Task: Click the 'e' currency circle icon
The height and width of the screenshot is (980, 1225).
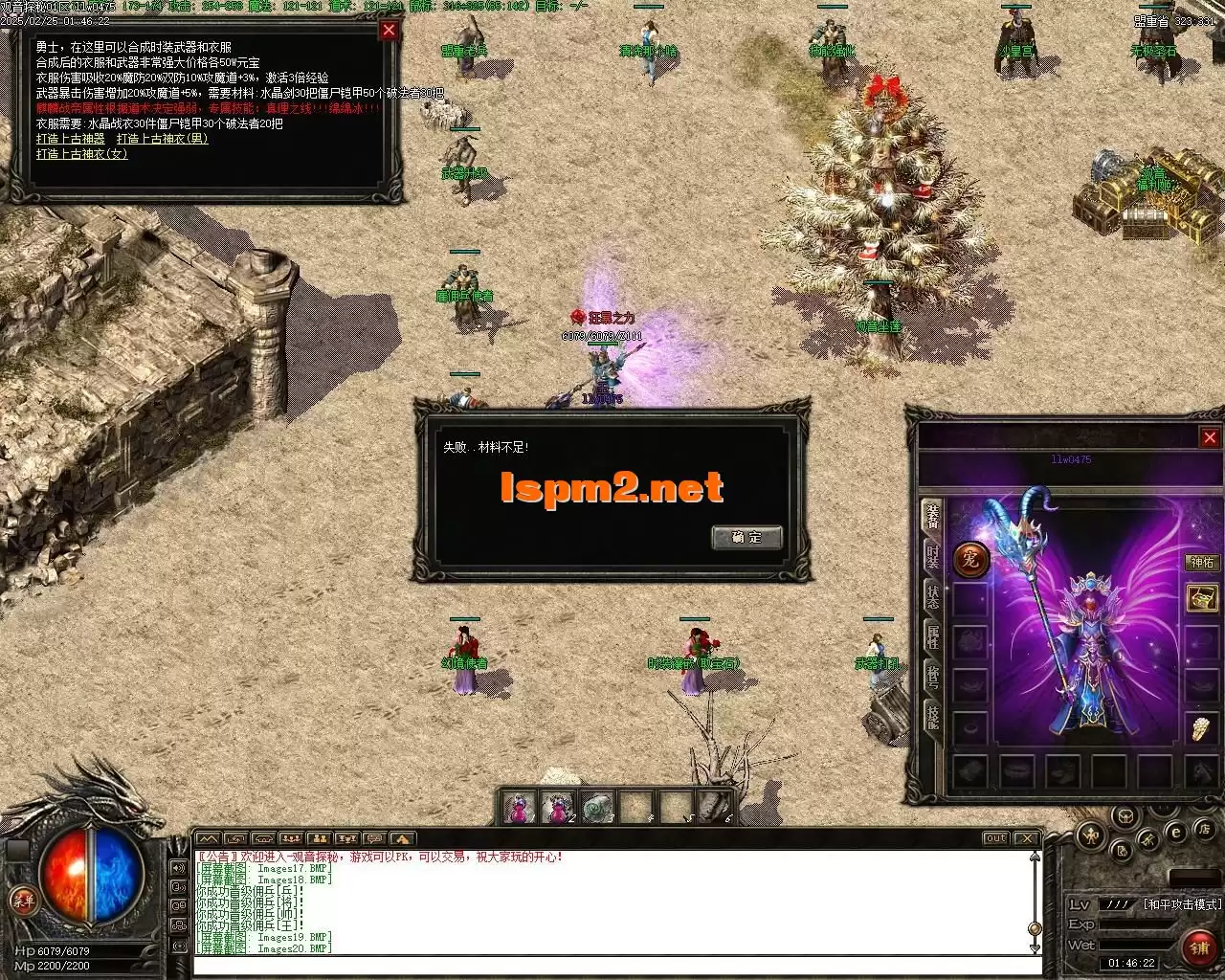Action: click(x=1176, y=832)
